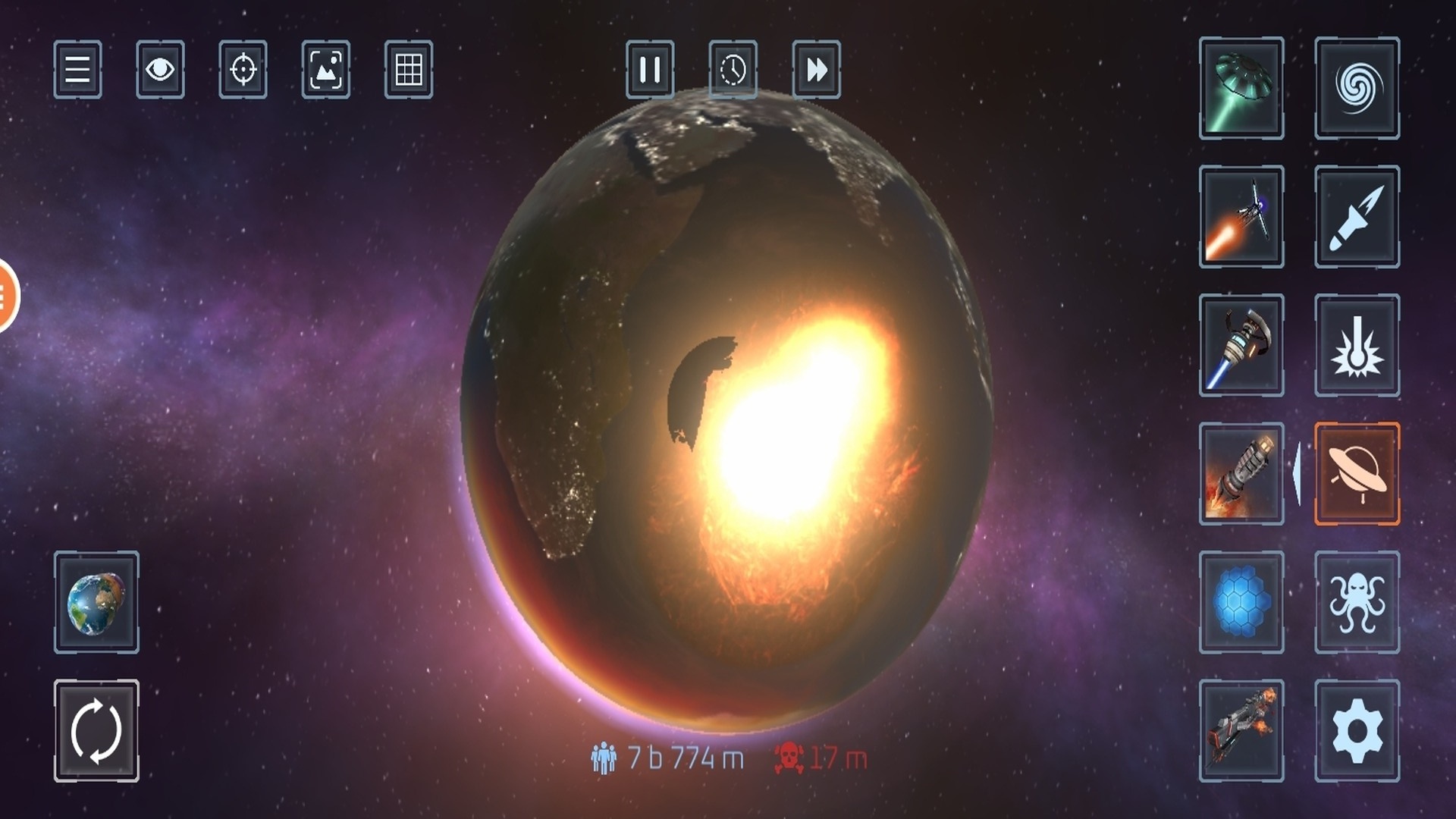Toggle the eye visibility button

tap(160, 70)
